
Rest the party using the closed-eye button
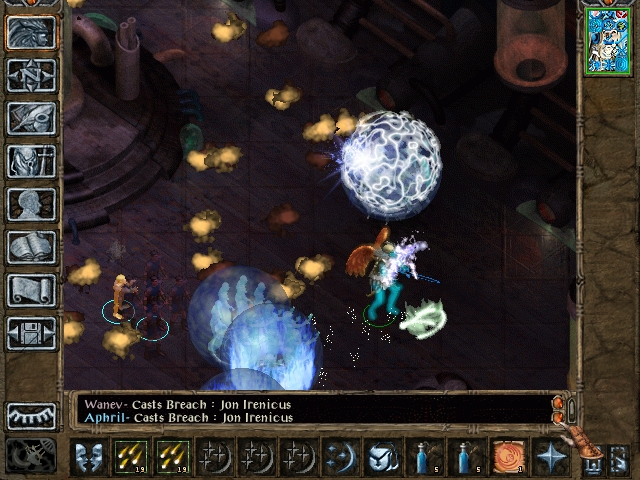[x=31, y=416]
